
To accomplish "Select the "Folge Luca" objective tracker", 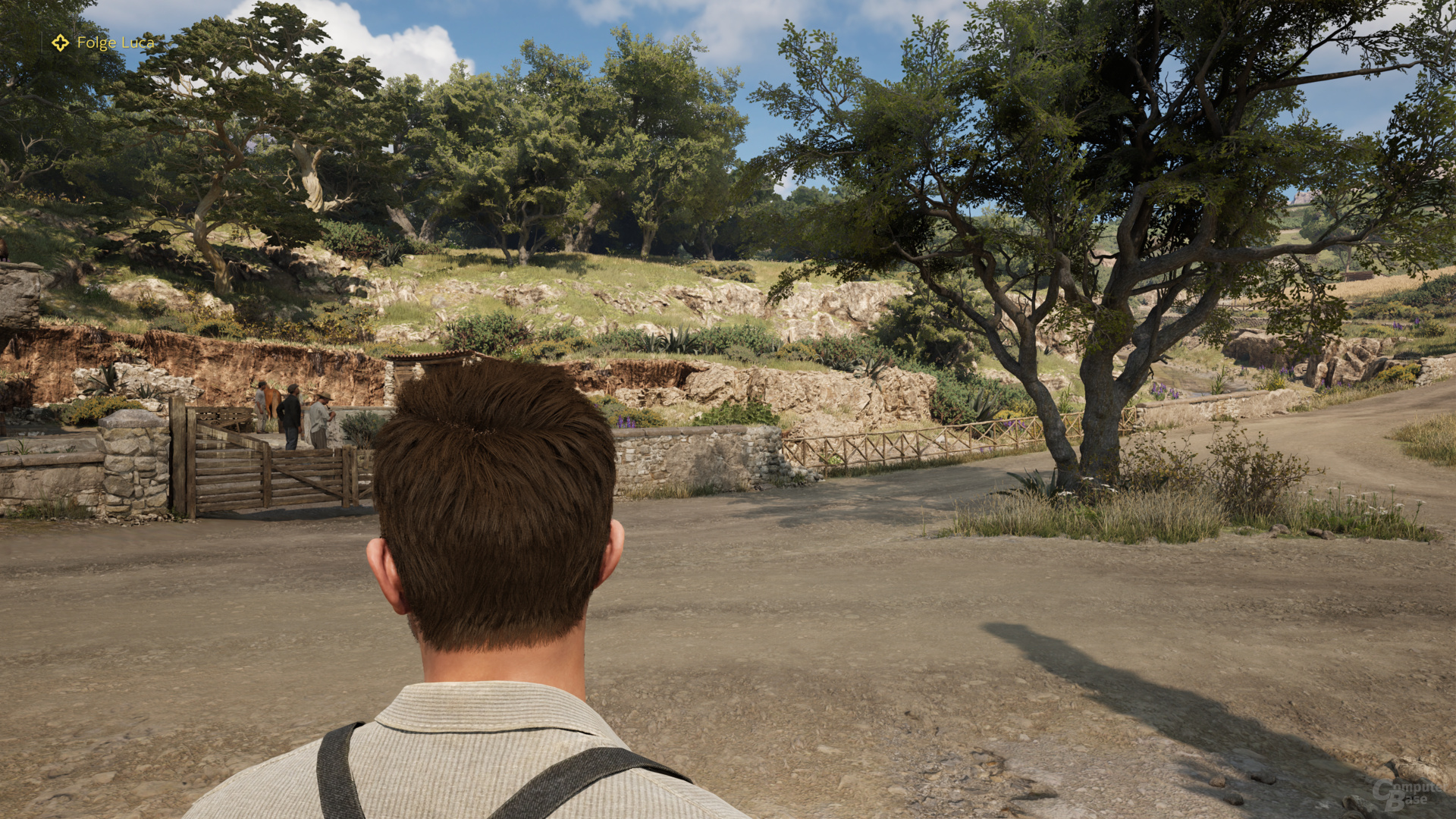I will point(104,43).
